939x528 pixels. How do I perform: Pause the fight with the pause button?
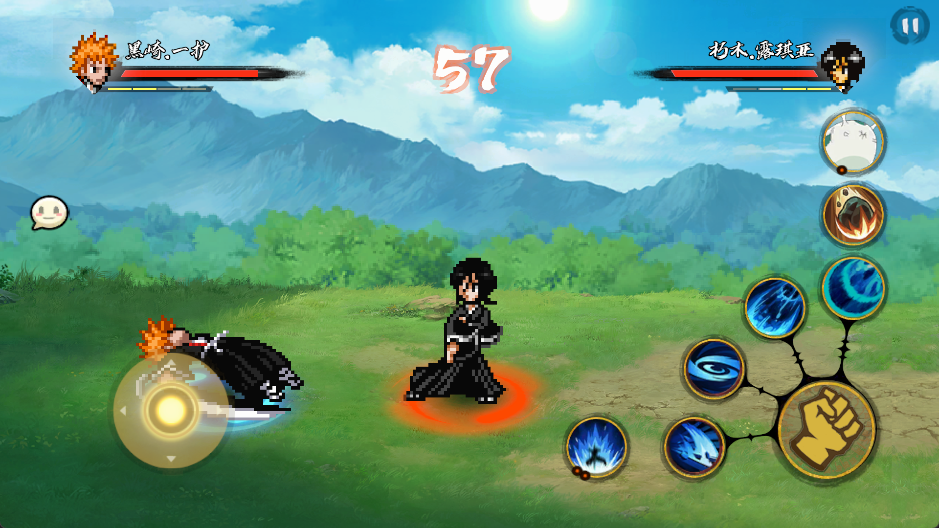909,25
